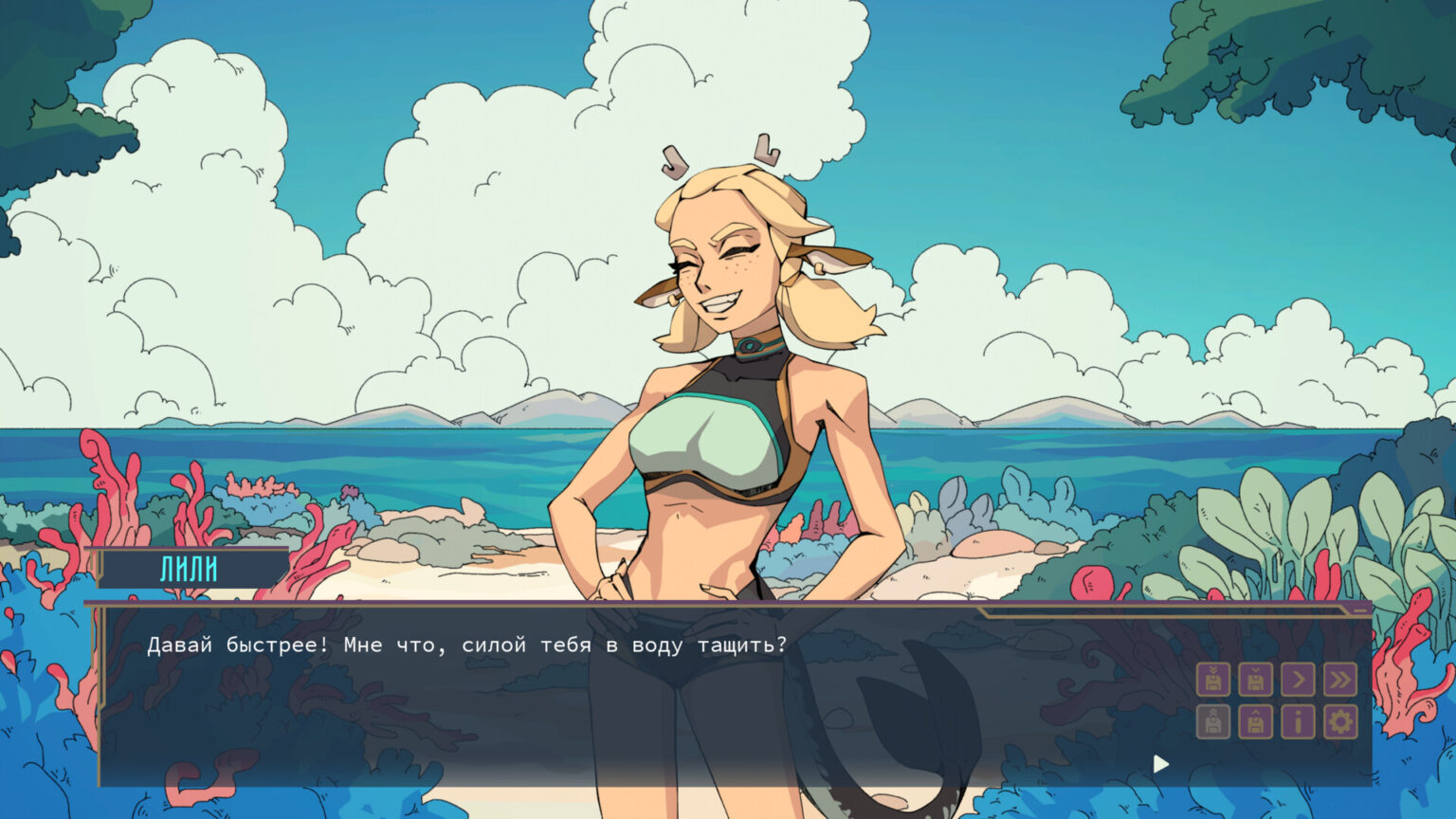Open the info button marked with 'i'
1456x819 pixels.
pos(1298,722)
